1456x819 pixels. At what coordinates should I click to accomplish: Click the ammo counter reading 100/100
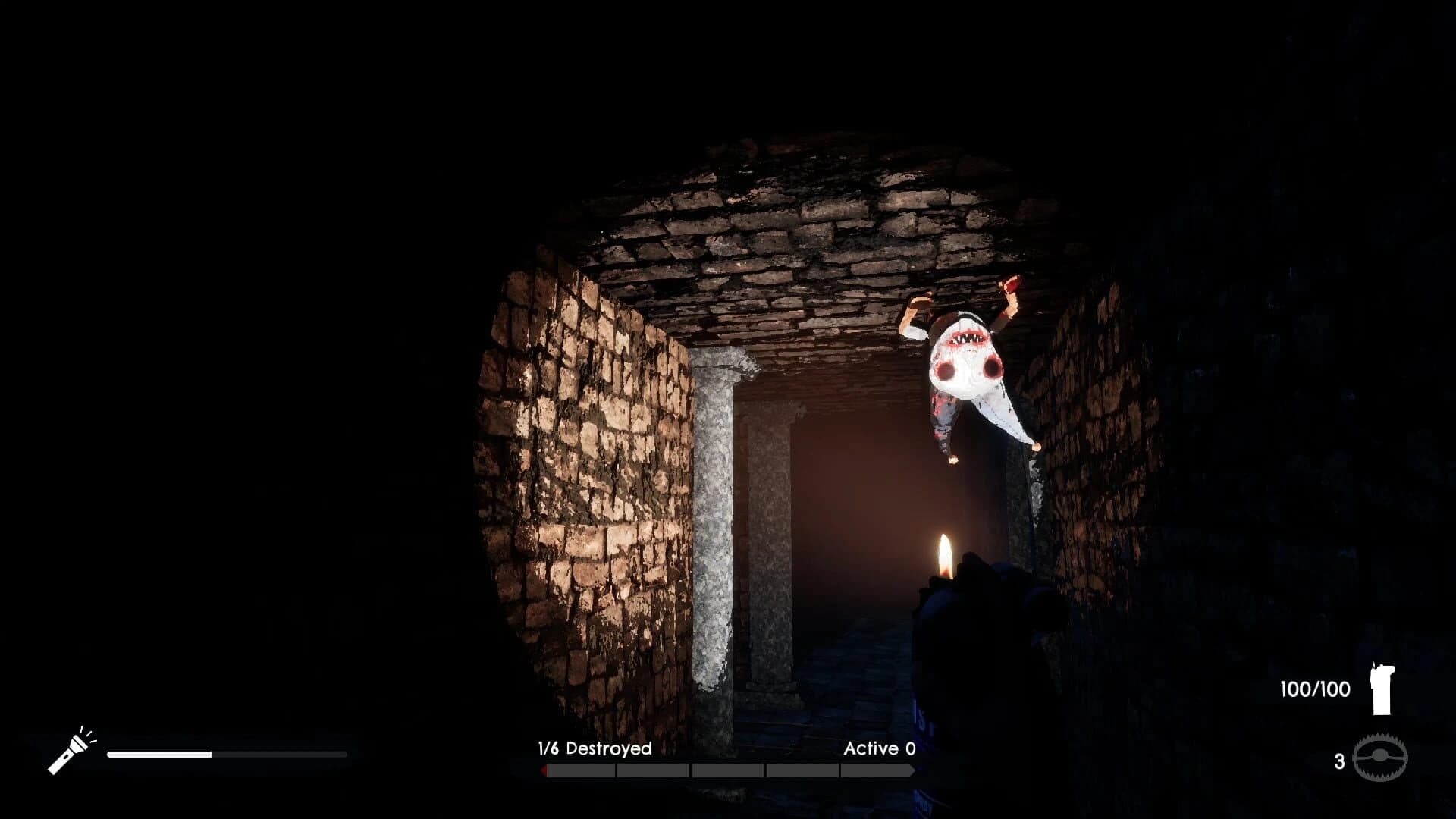point(1314,689)
